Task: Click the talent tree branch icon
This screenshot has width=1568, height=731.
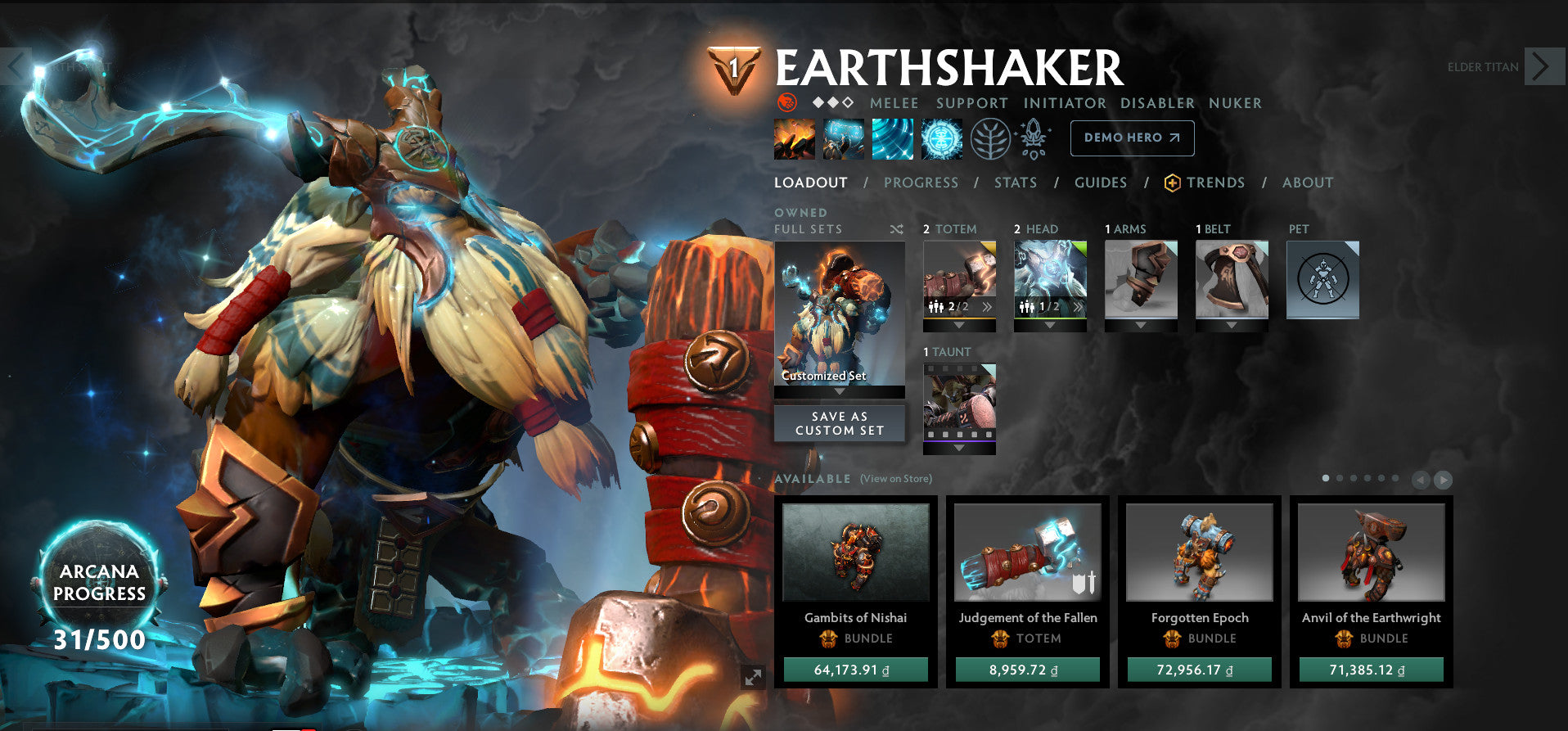Action: point(991,138)
